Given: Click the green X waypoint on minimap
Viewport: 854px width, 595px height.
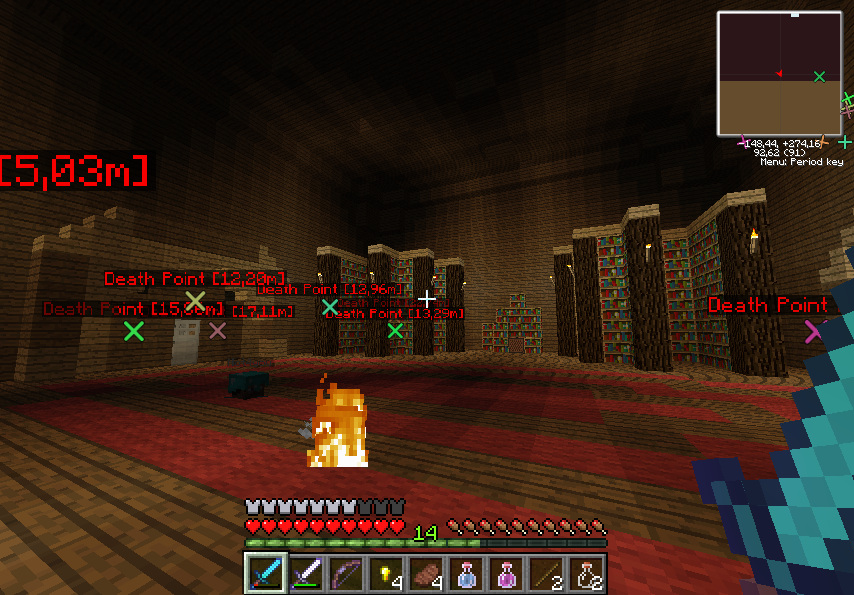Looking at the screenshot, I should pos(820,76).
